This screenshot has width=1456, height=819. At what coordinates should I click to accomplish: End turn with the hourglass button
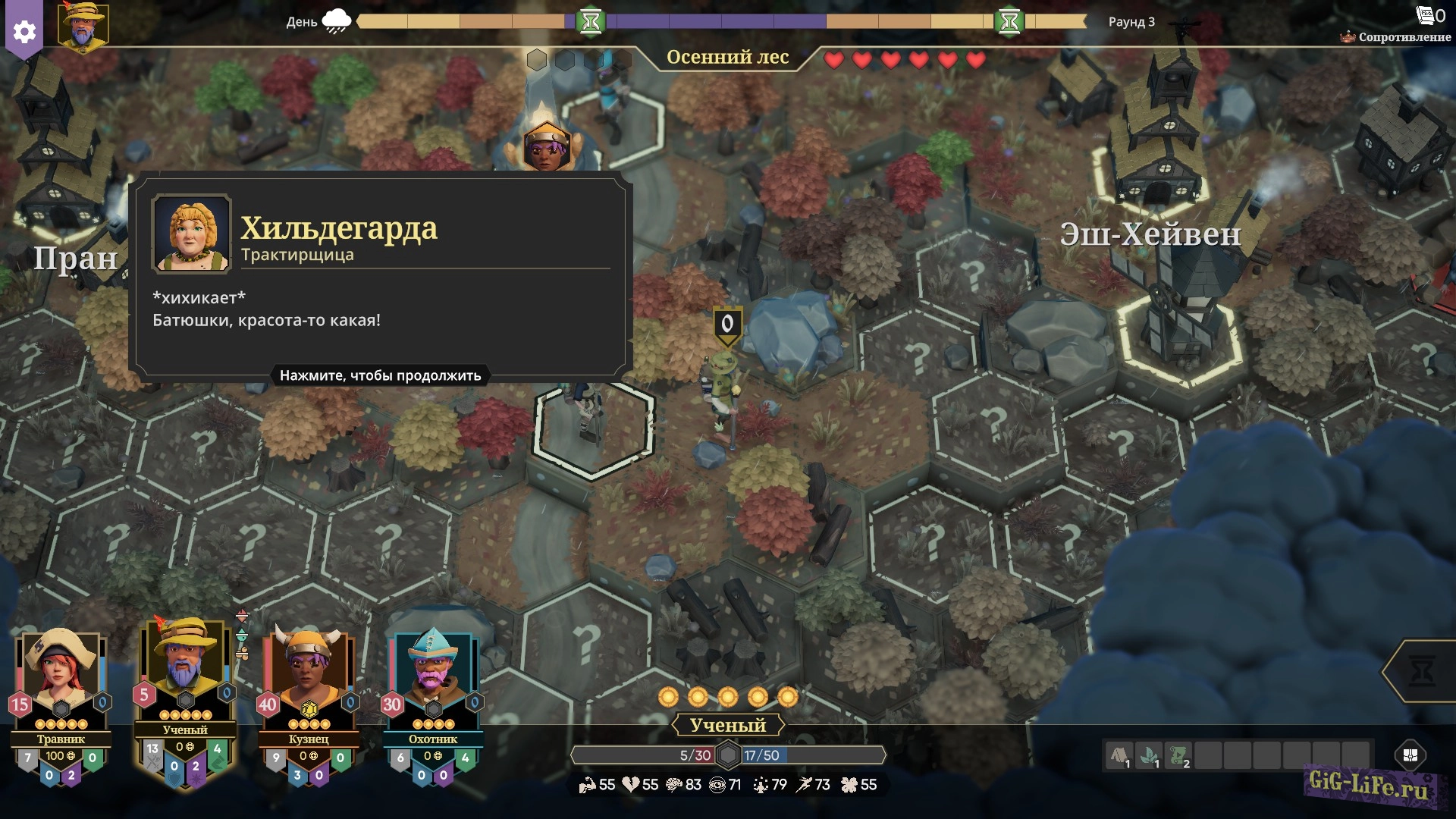coord(1423,671)
